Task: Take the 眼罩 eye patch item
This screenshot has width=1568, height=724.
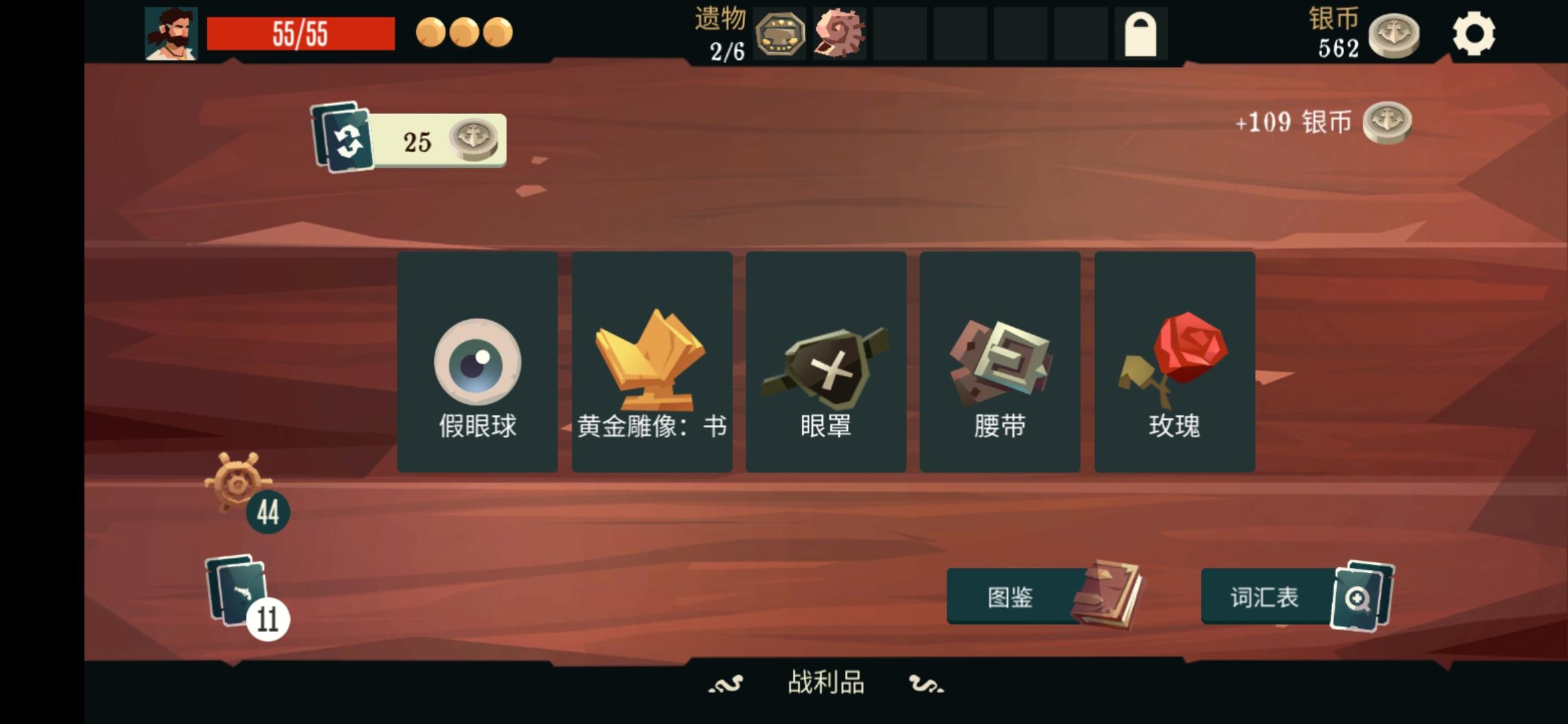Action: coord(826,362)
